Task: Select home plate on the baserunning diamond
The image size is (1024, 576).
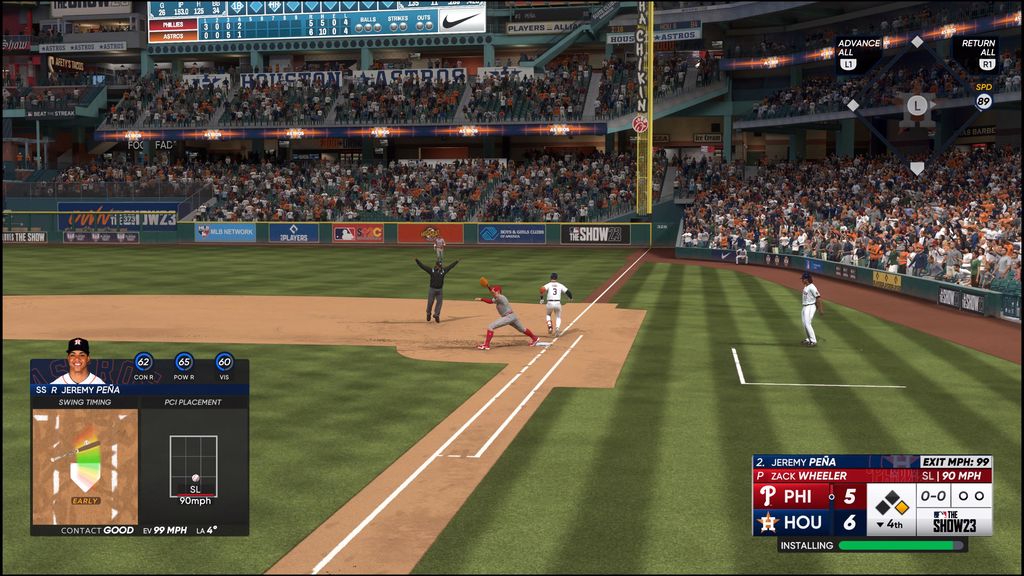Action: [x=917, y=168]
